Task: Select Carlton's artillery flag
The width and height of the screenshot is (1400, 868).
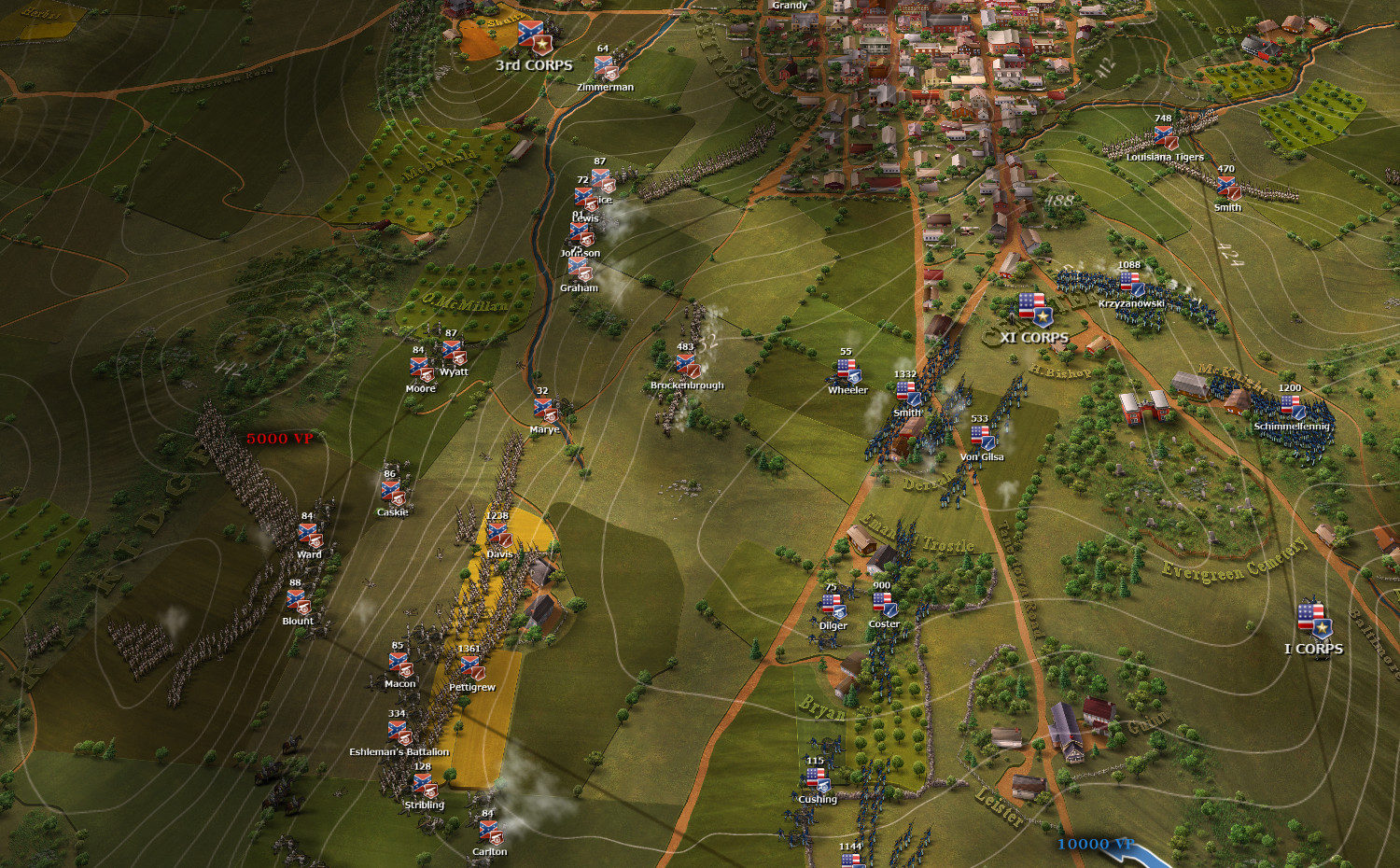Action: tap(489, 833)
